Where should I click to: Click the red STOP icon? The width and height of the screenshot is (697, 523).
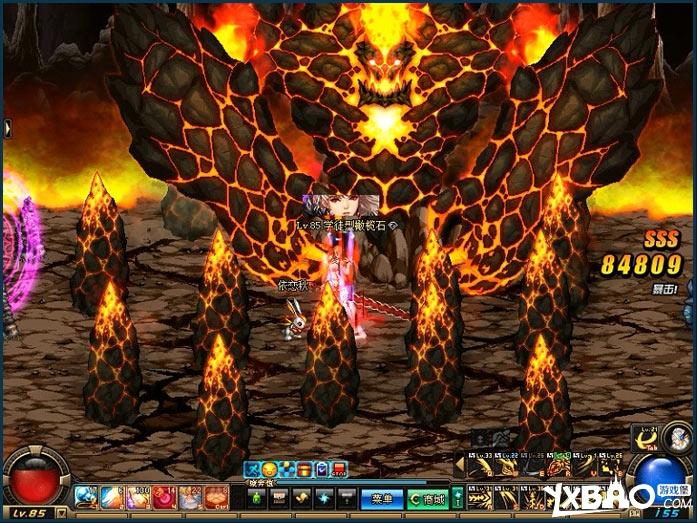click(x=340, y=468)
